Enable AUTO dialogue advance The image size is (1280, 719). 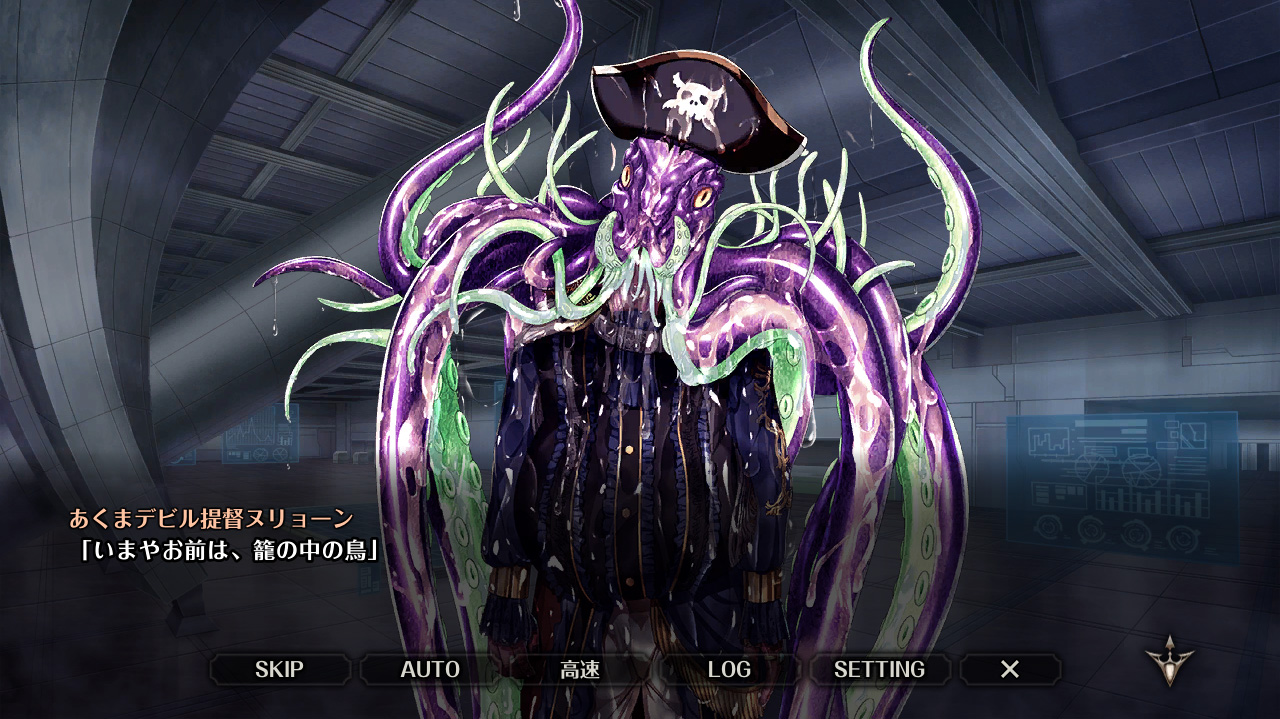click(429, 669)
